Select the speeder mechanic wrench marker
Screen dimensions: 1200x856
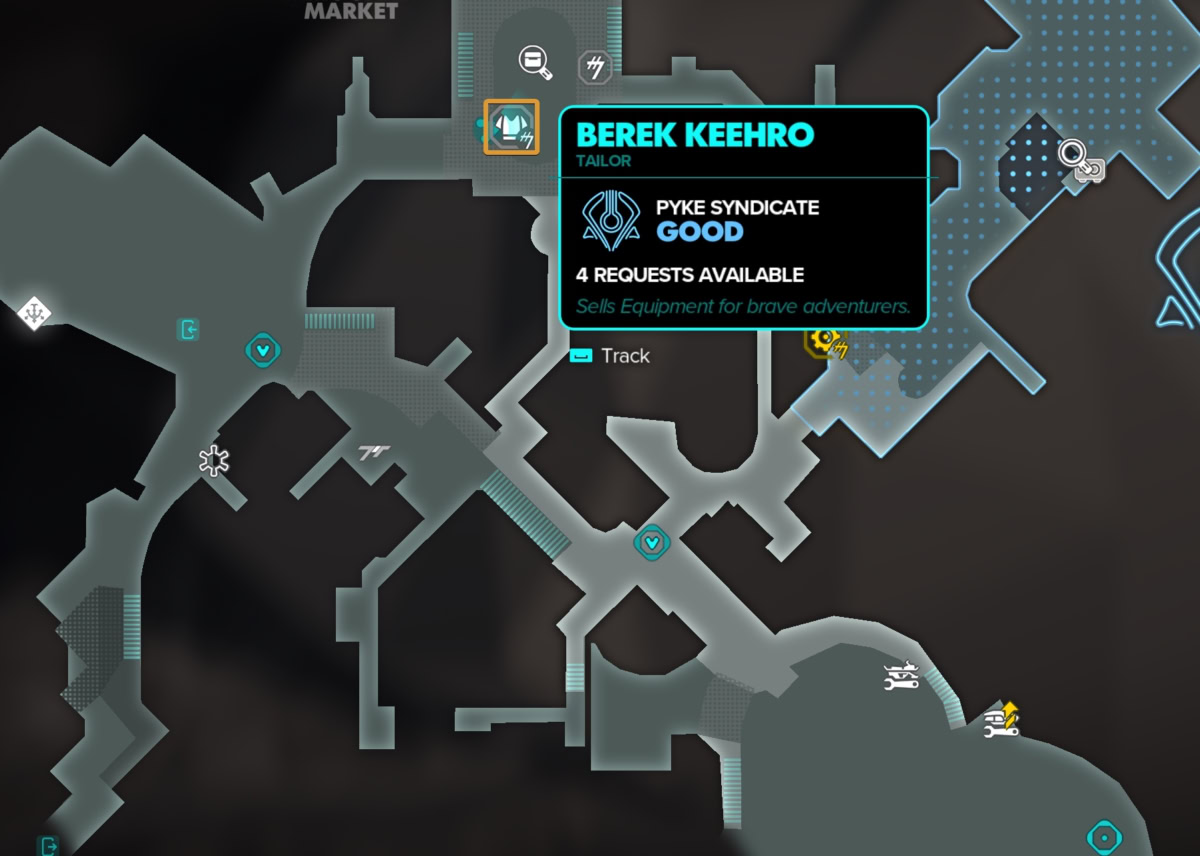(x=900, y=676)
